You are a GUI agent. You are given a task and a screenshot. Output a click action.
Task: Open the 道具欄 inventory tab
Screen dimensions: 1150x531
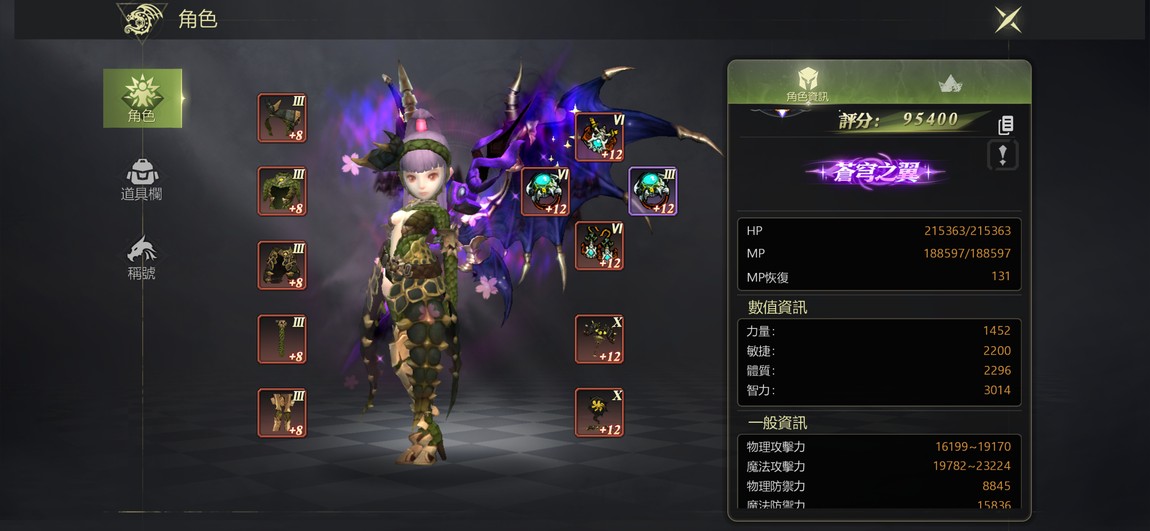coord(142,179)
